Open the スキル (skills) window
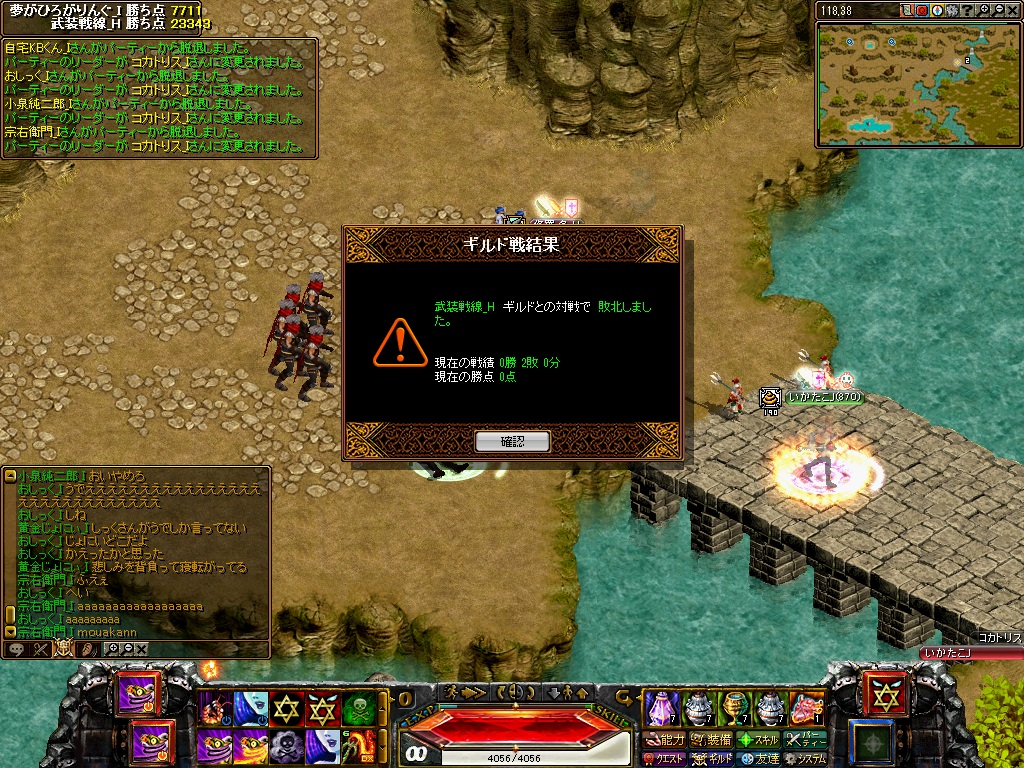 tap(759, 740)
